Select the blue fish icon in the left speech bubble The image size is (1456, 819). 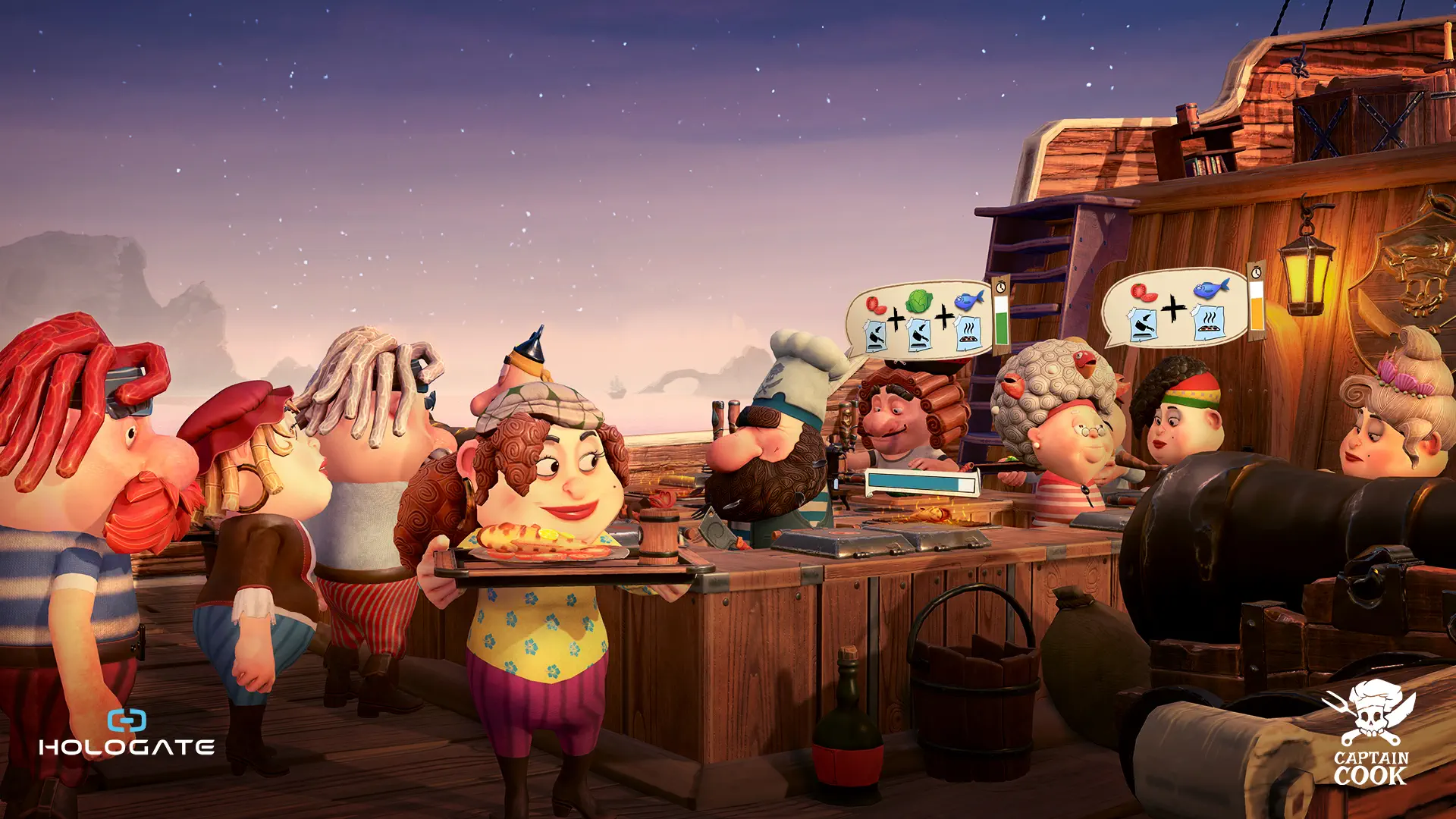pos(968,299)
